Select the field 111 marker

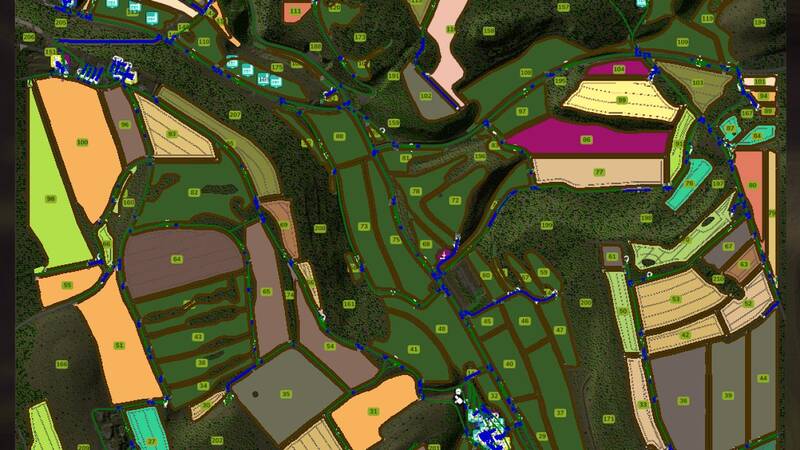click(294, 11)
